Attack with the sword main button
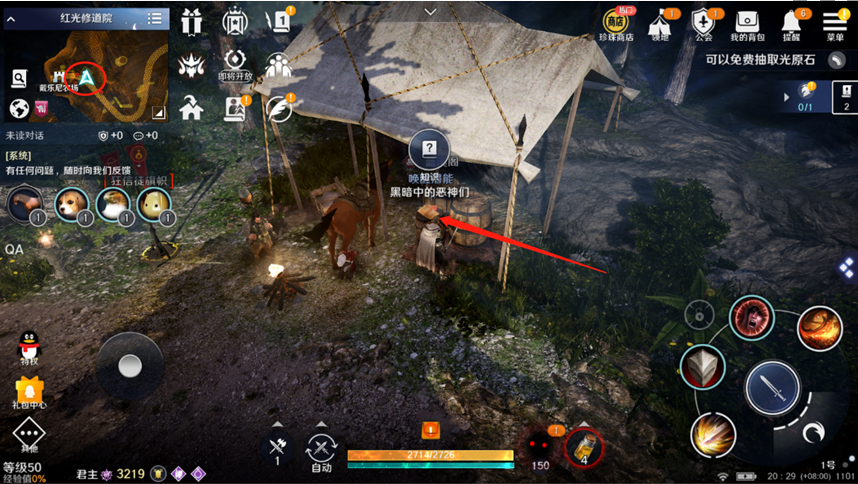 tap(773, 386)
